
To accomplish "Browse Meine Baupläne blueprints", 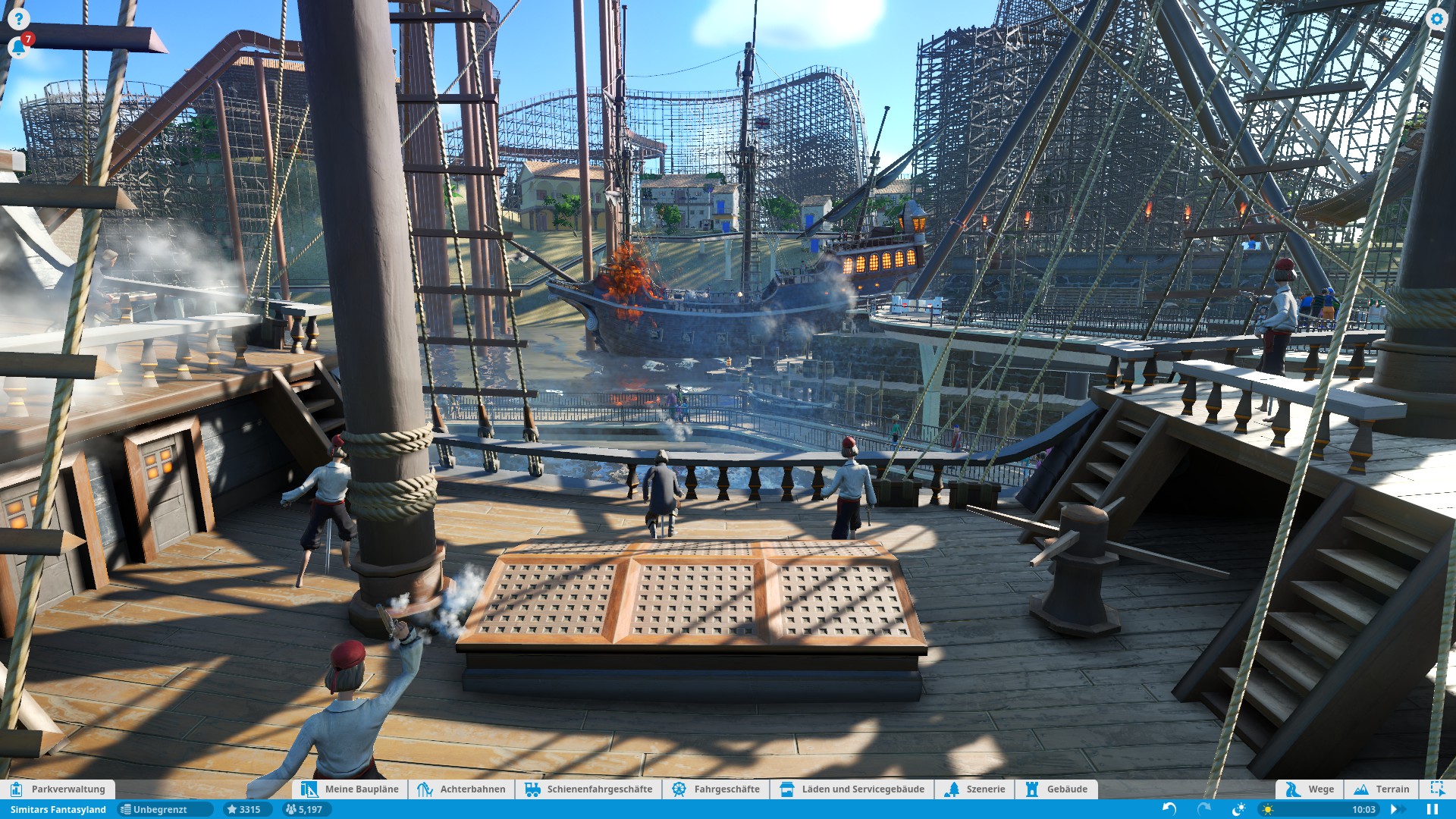I will point(350,789).
